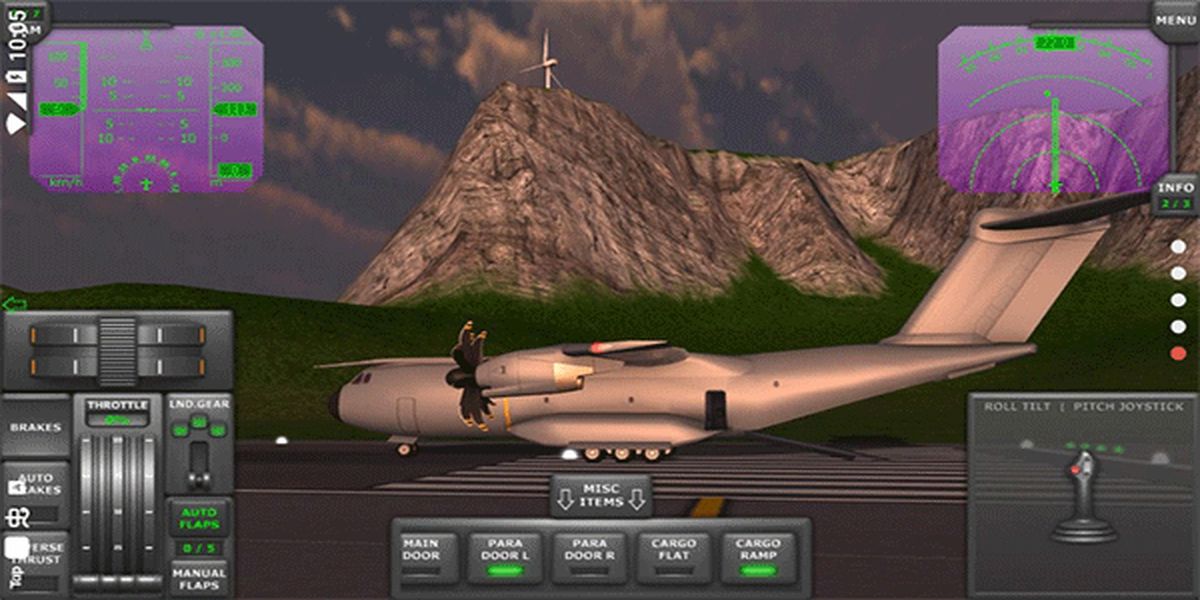Screen dimensions: 1200x600
Task: Toggle AUTO BRAKES
Action: pos(38,483)
